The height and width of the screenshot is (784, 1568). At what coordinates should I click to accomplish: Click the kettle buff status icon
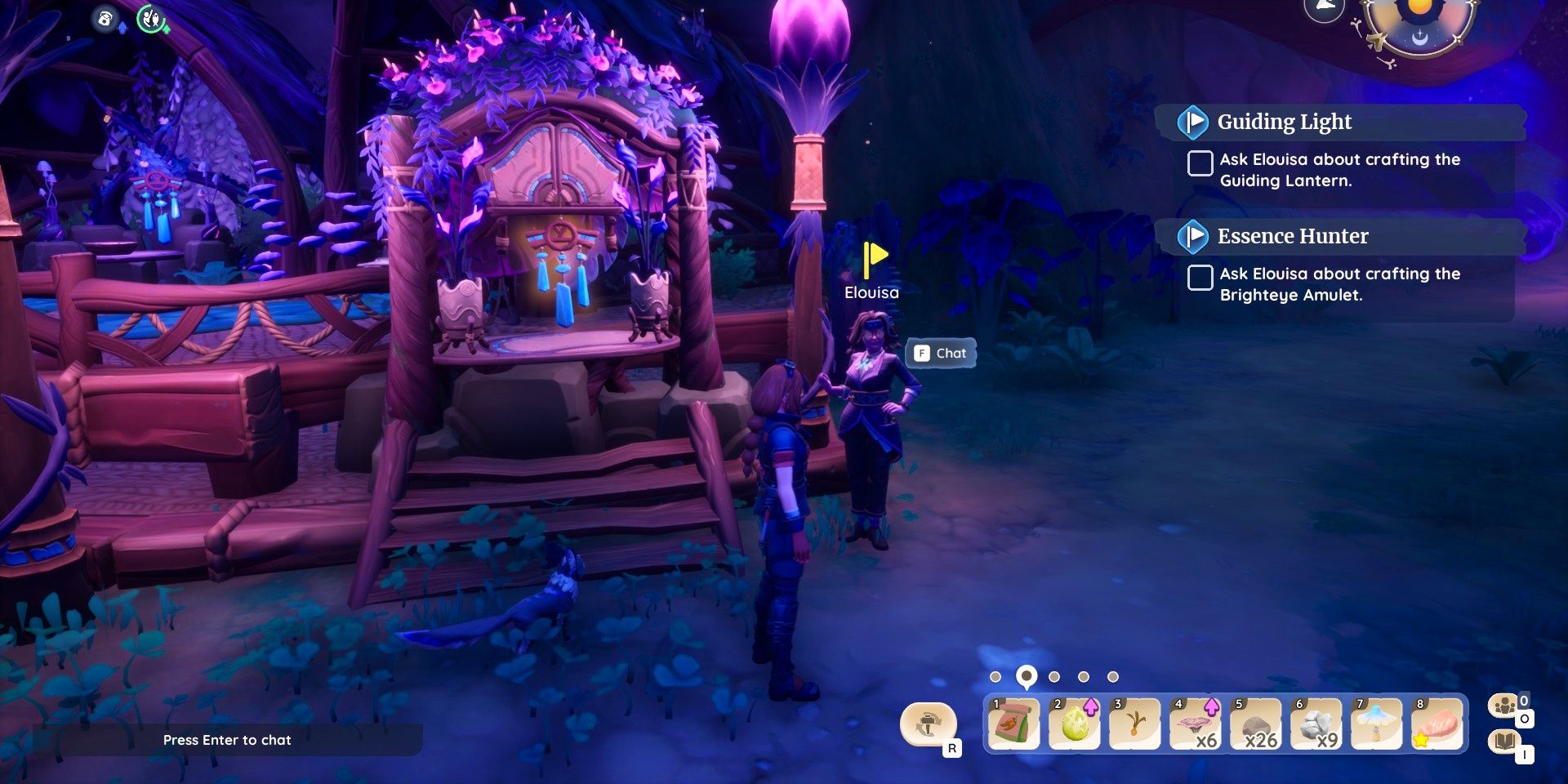[x=105, y=18]
